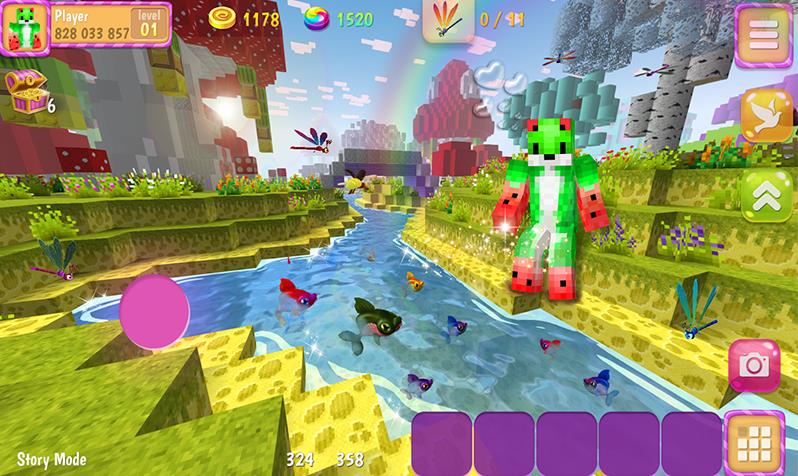Open the block inventory grid button
Viewport: 798px width, 476px height.
click(756, 440)
